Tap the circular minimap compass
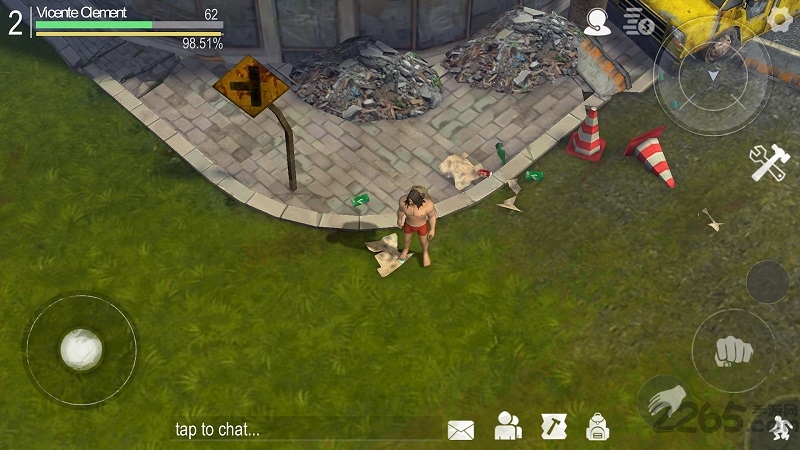The height and width of the screenshot is (450, 800). click(x=711, y=76)
